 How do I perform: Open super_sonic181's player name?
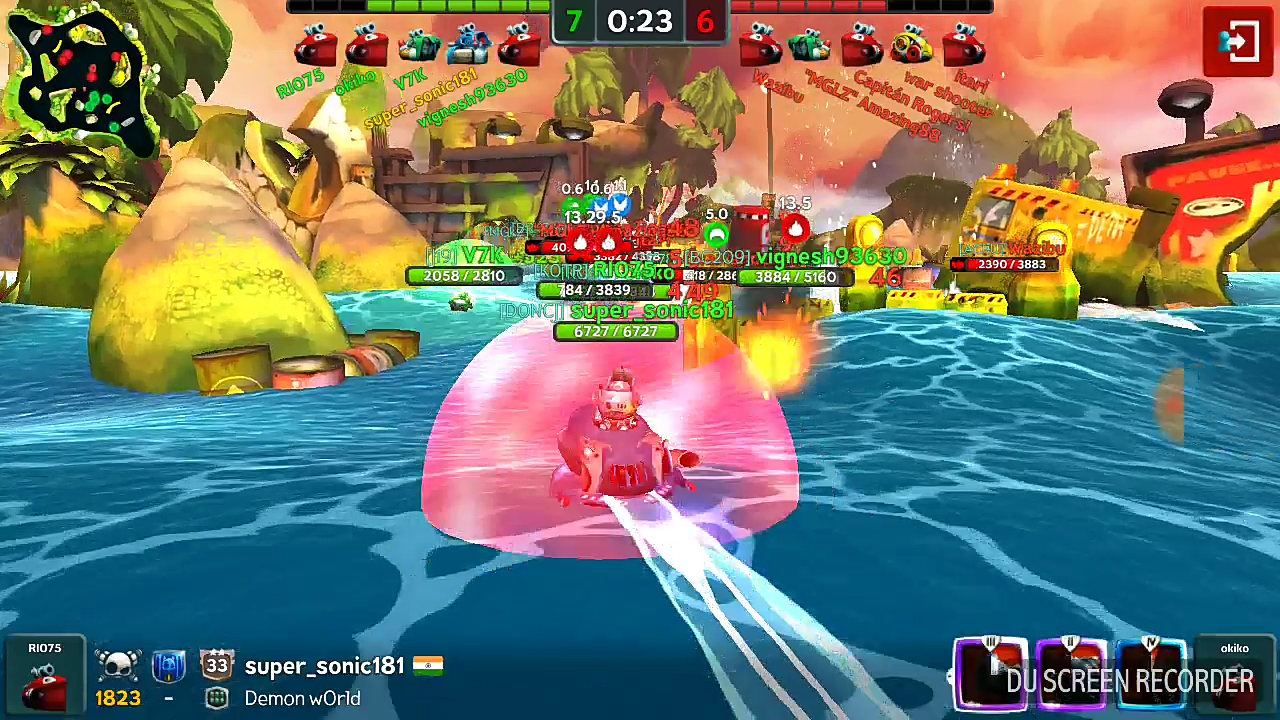click(x=324, y=666)
